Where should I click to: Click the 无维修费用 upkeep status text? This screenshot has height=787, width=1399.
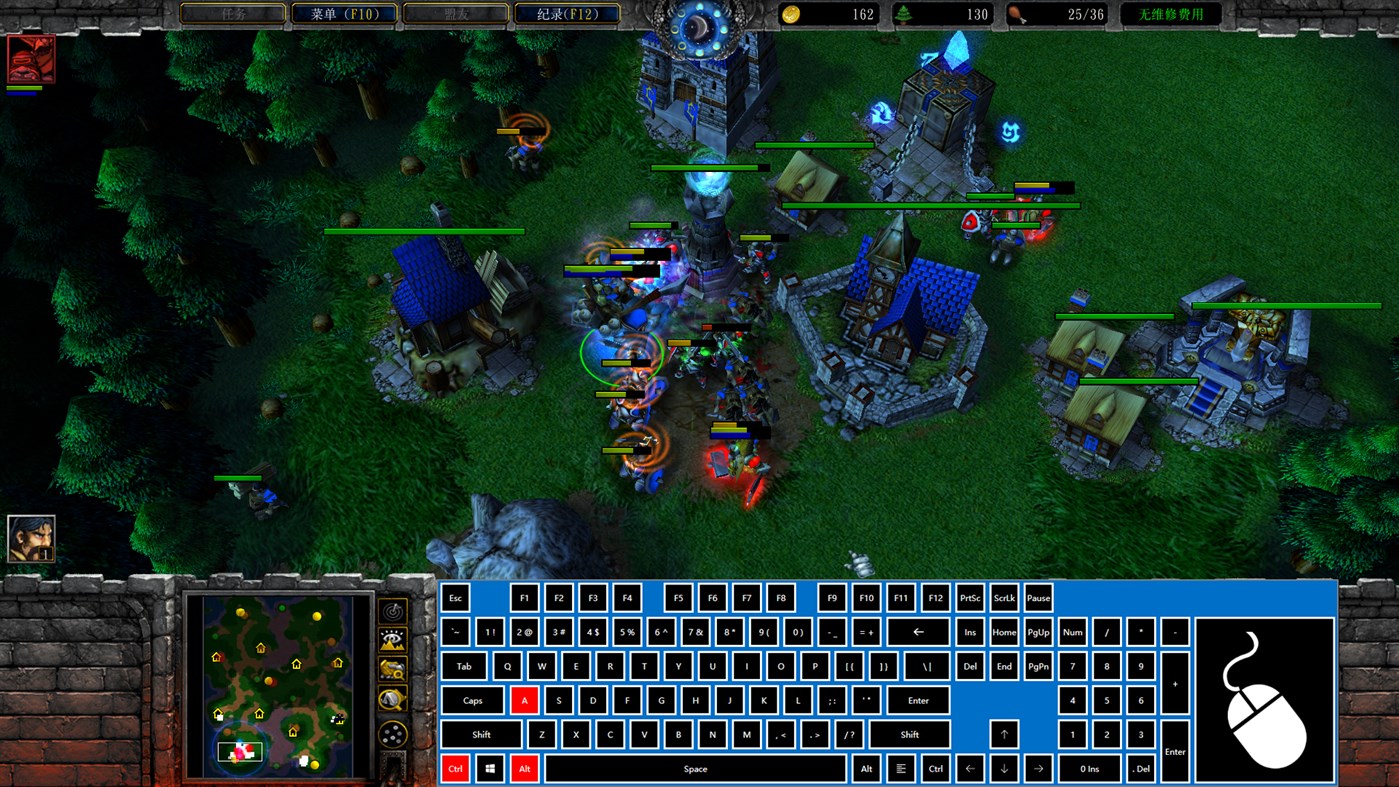1170,14
